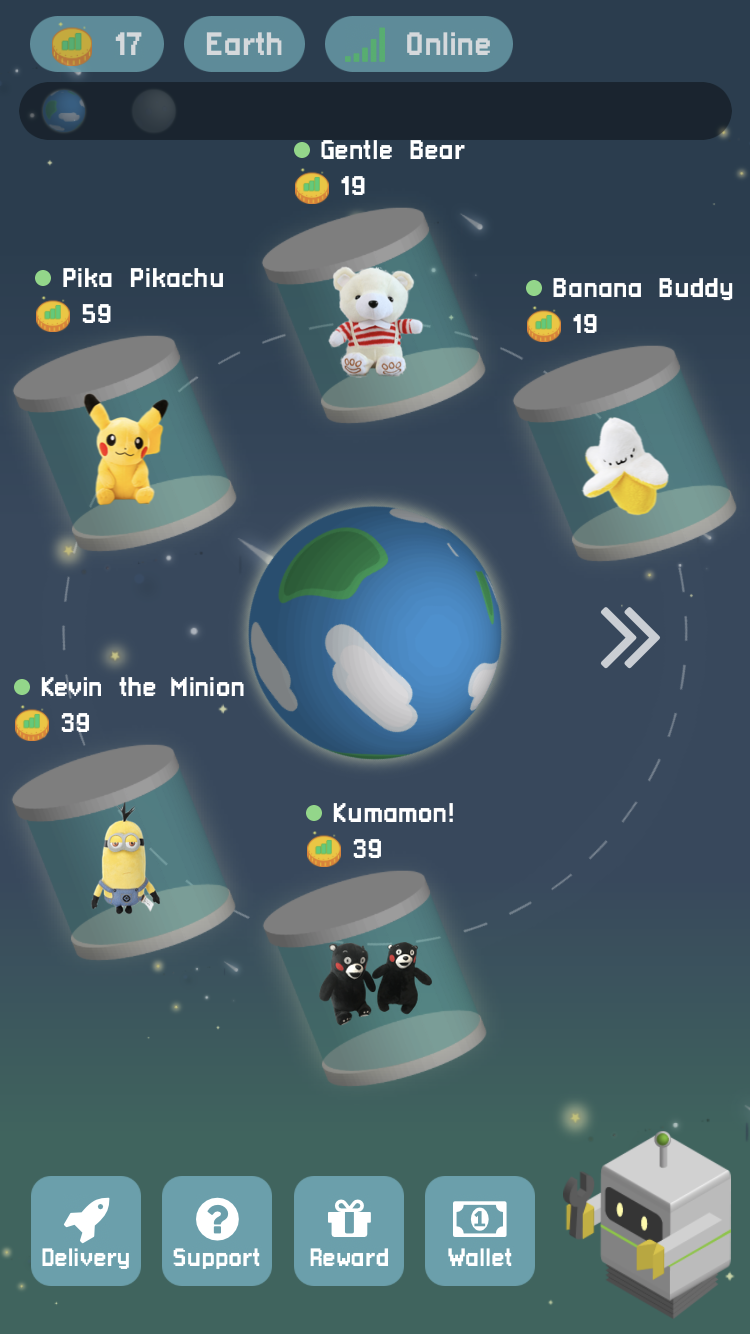Screen dimensions: 750x1334
Task: Select the Earth icon in planet bar
Action: [x=64, y=111]
